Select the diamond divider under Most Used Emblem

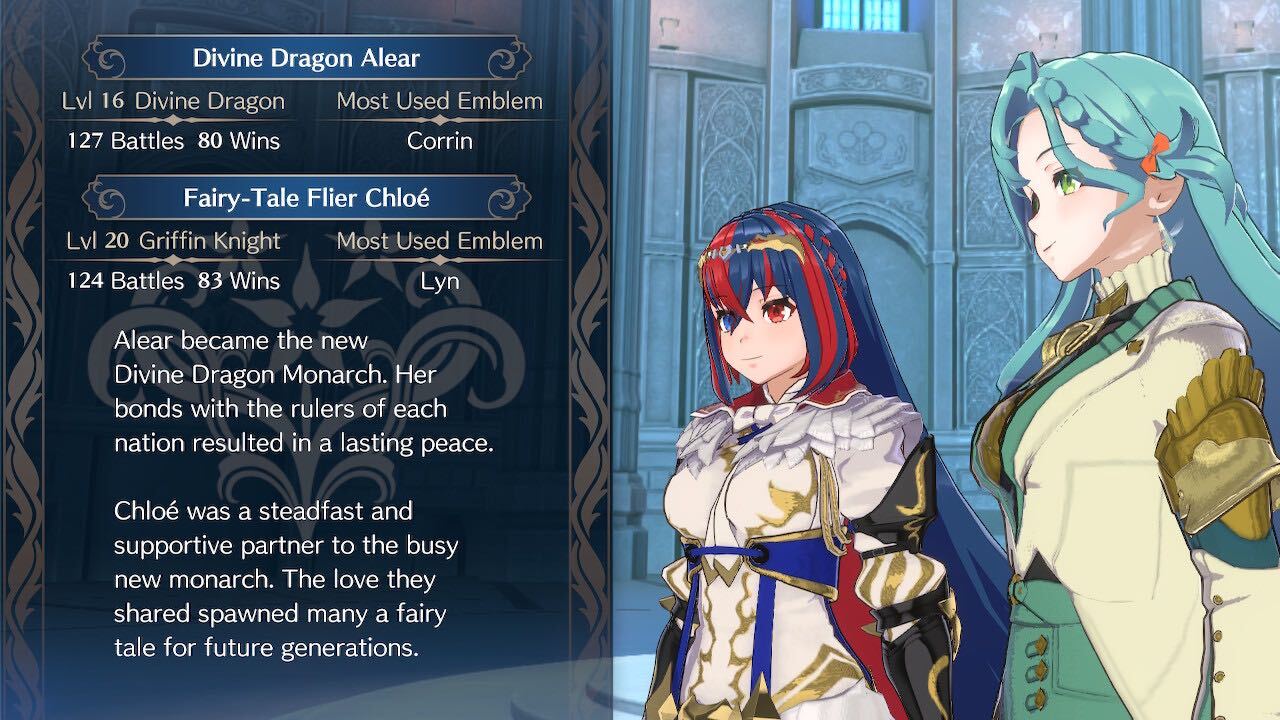coord(438,119)
